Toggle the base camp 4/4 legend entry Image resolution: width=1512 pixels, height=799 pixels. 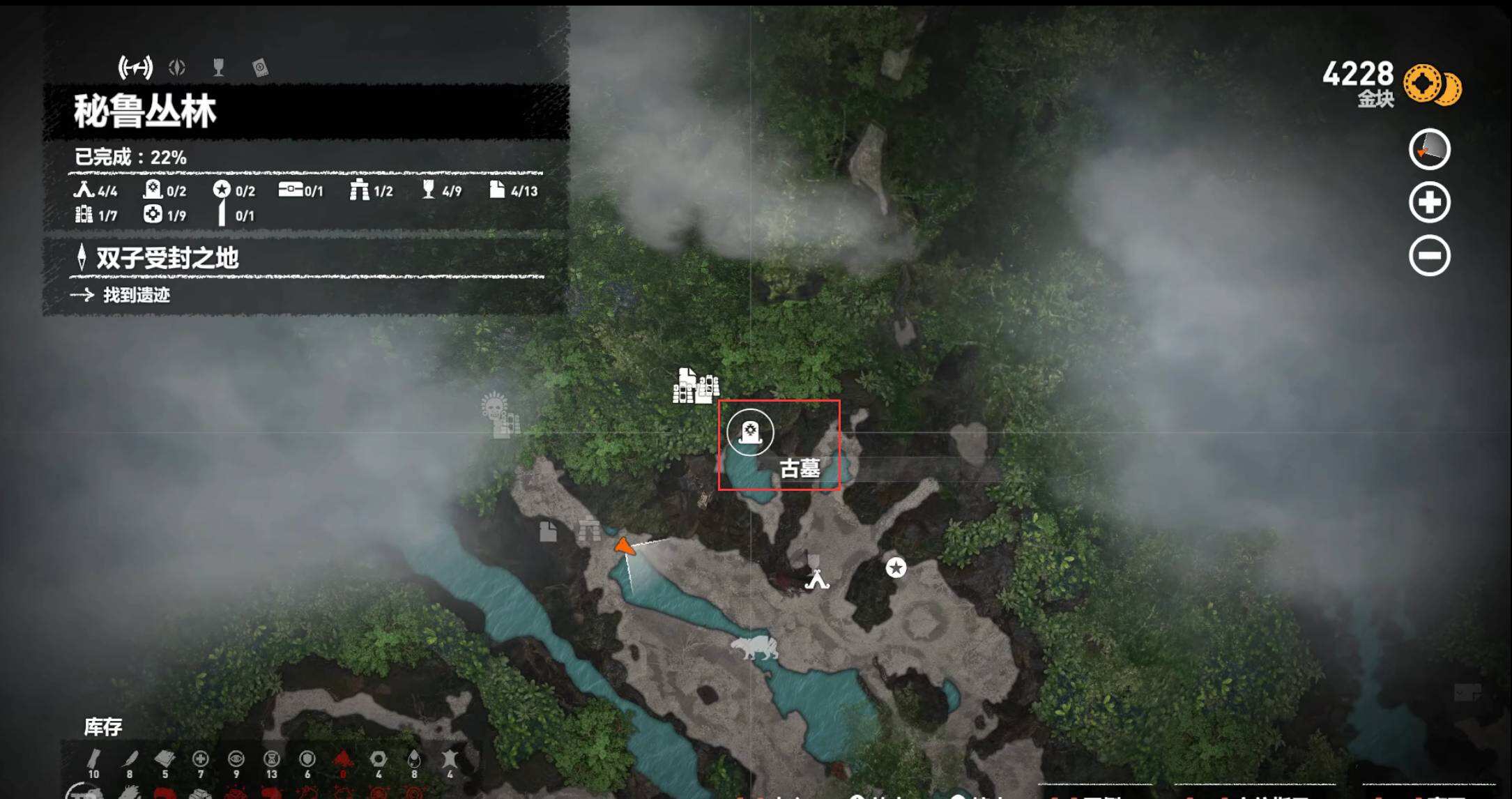[96, 190]
